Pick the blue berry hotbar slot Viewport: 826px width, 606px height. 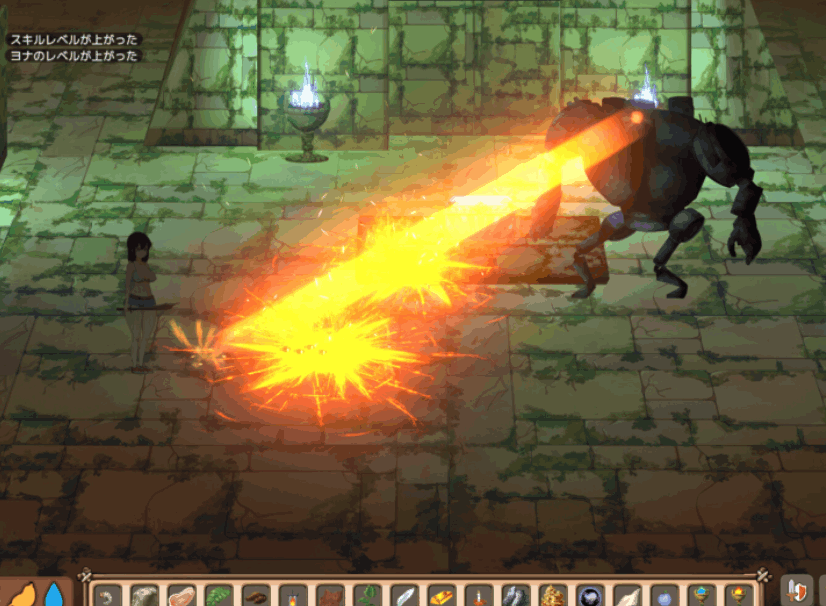tap(664, 597)
